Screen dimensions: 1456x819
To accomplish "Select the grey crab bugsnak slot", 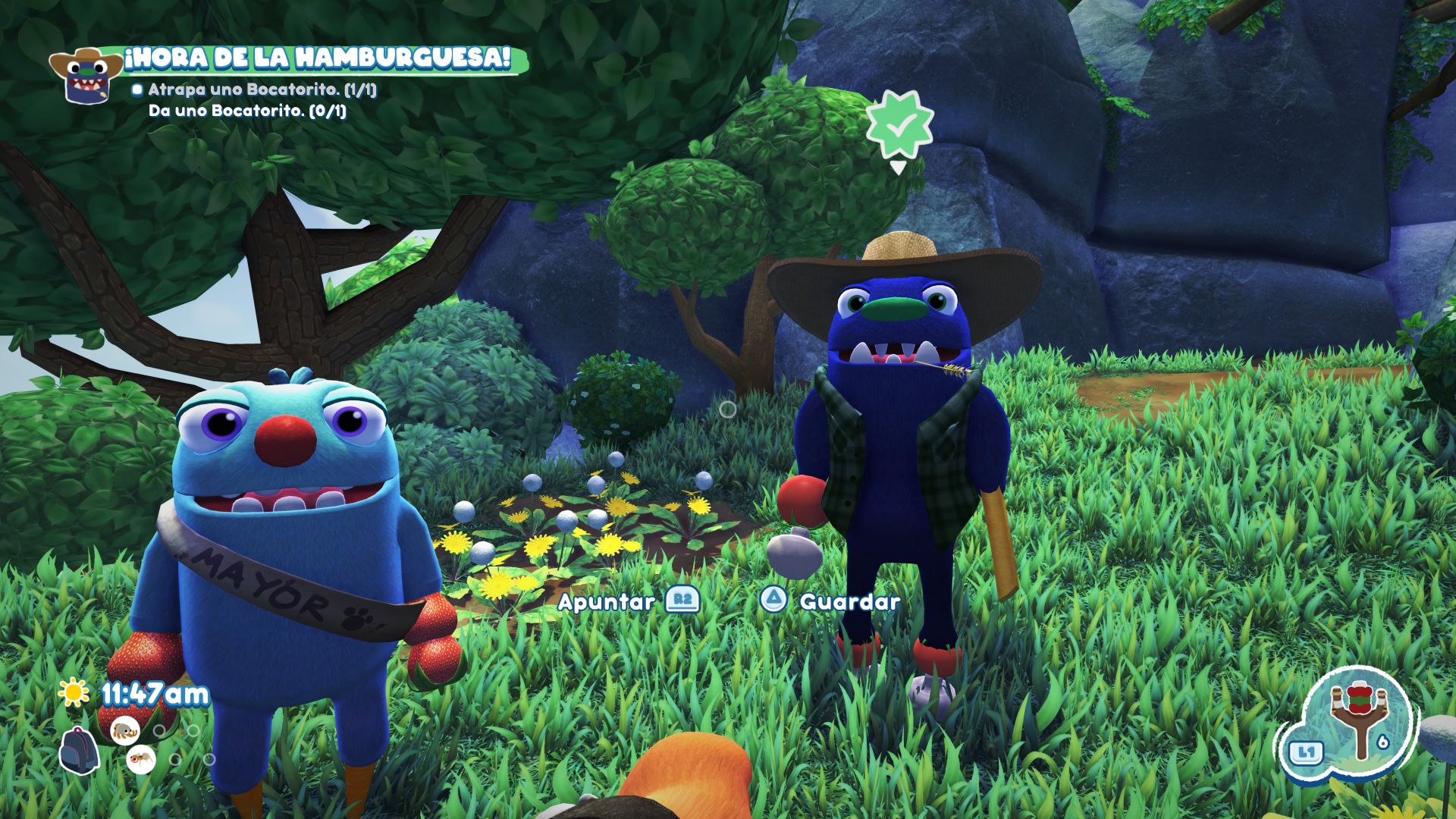I will click(124, 730).
